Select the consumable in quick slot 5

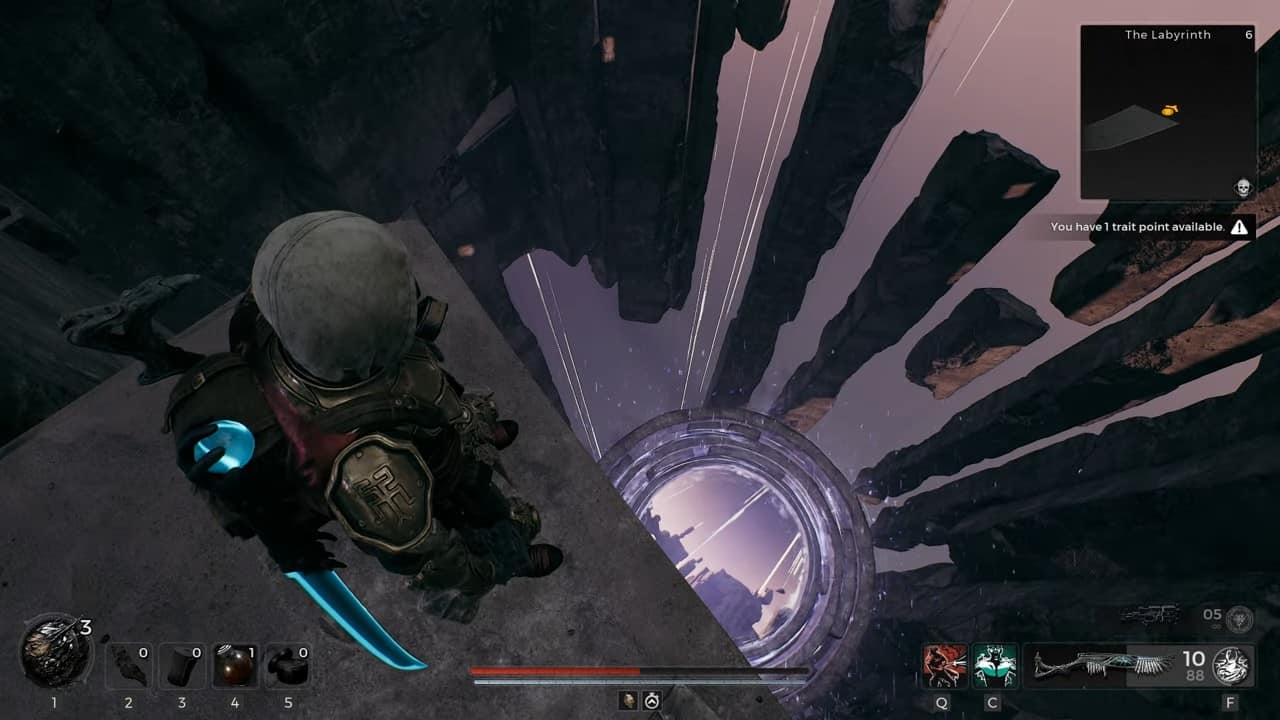click(x=288, y=666)
